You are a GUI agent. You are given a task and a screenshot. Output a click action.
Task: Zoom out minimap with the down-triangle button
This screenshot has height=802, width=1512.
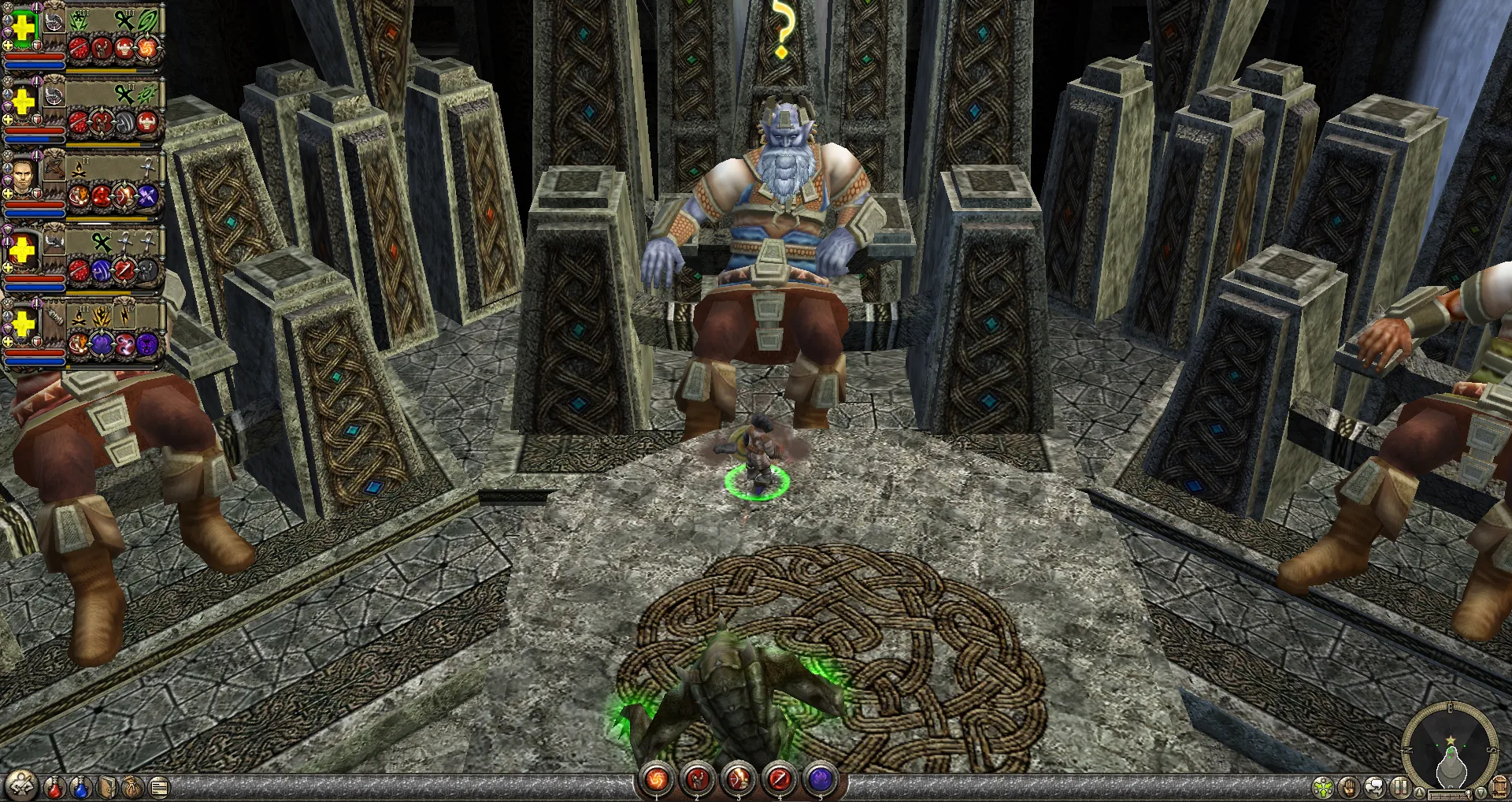(1482, 791)
